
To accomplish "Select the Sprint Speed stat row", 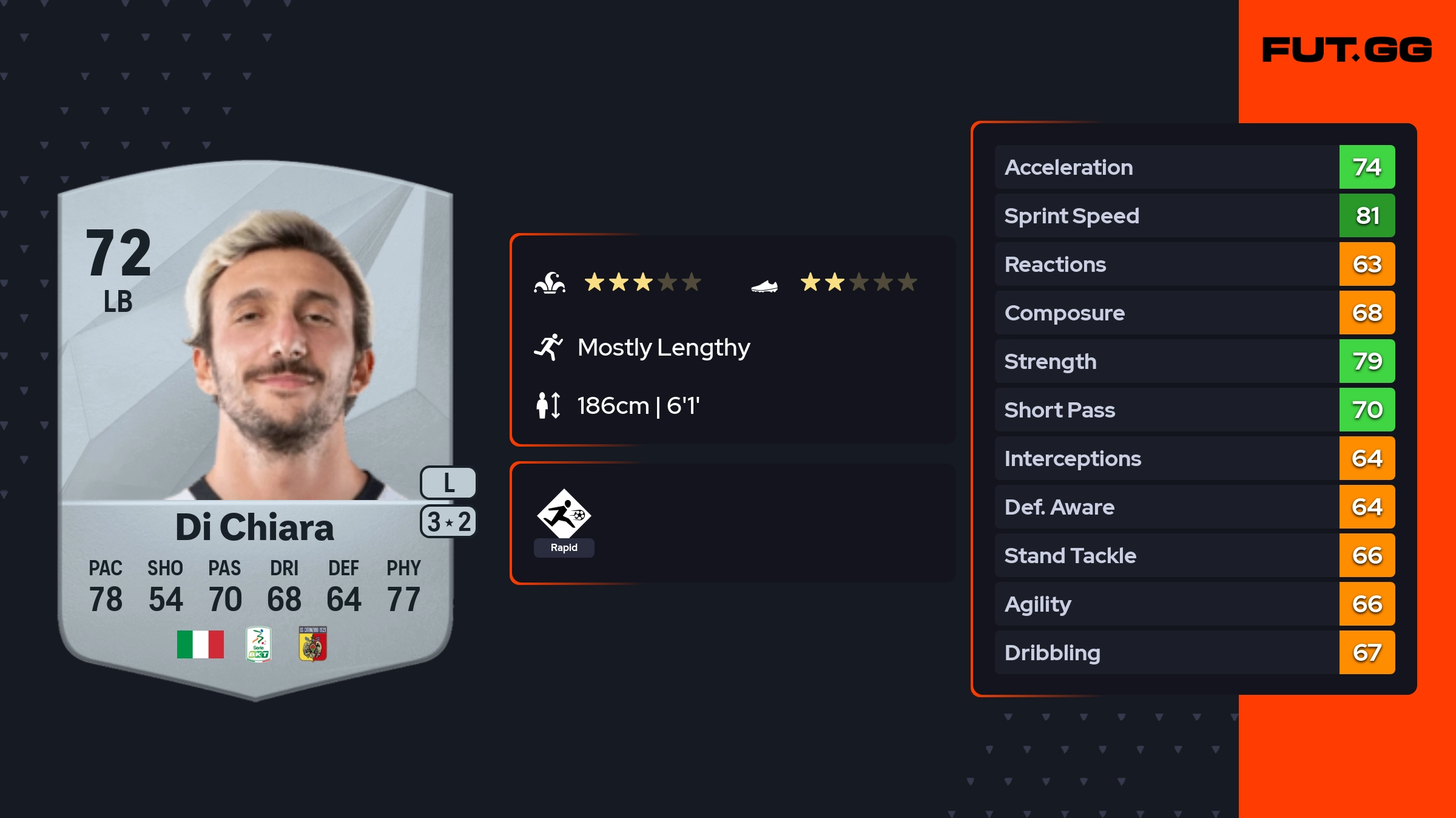I will click(x=1194, y=215).
